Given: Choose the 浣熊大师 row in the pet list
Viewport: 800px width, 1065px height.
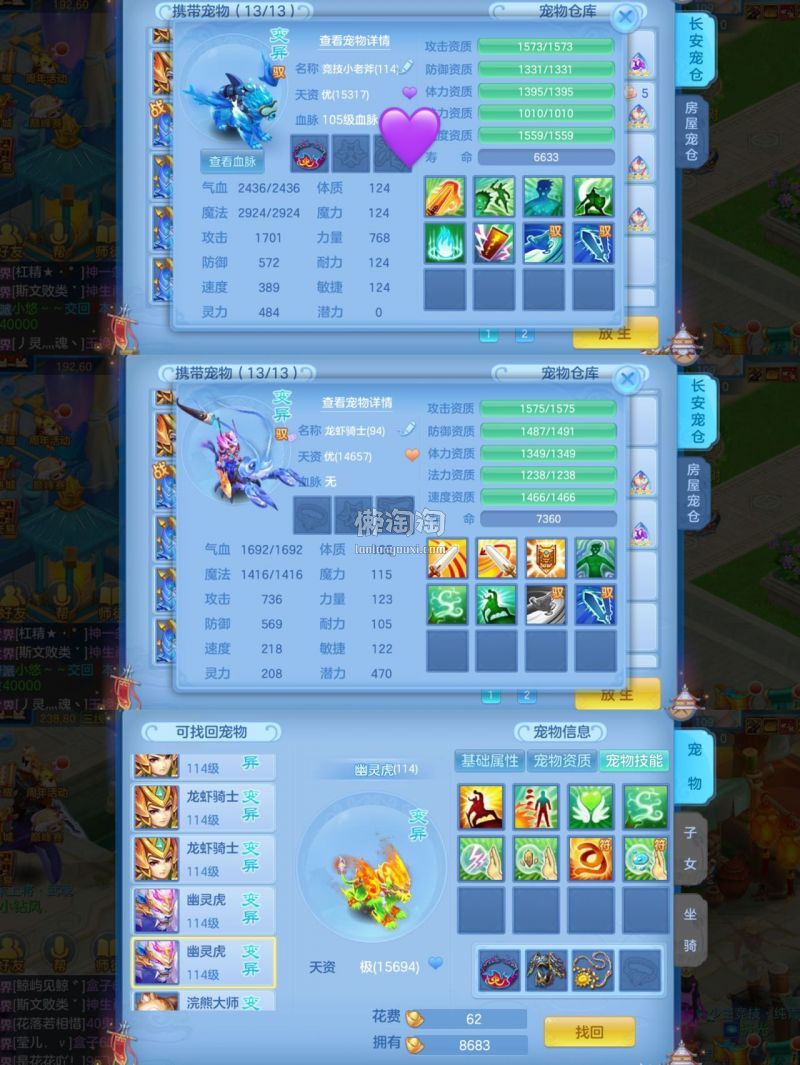Looking at the screenshot, I should [204, 1002].
